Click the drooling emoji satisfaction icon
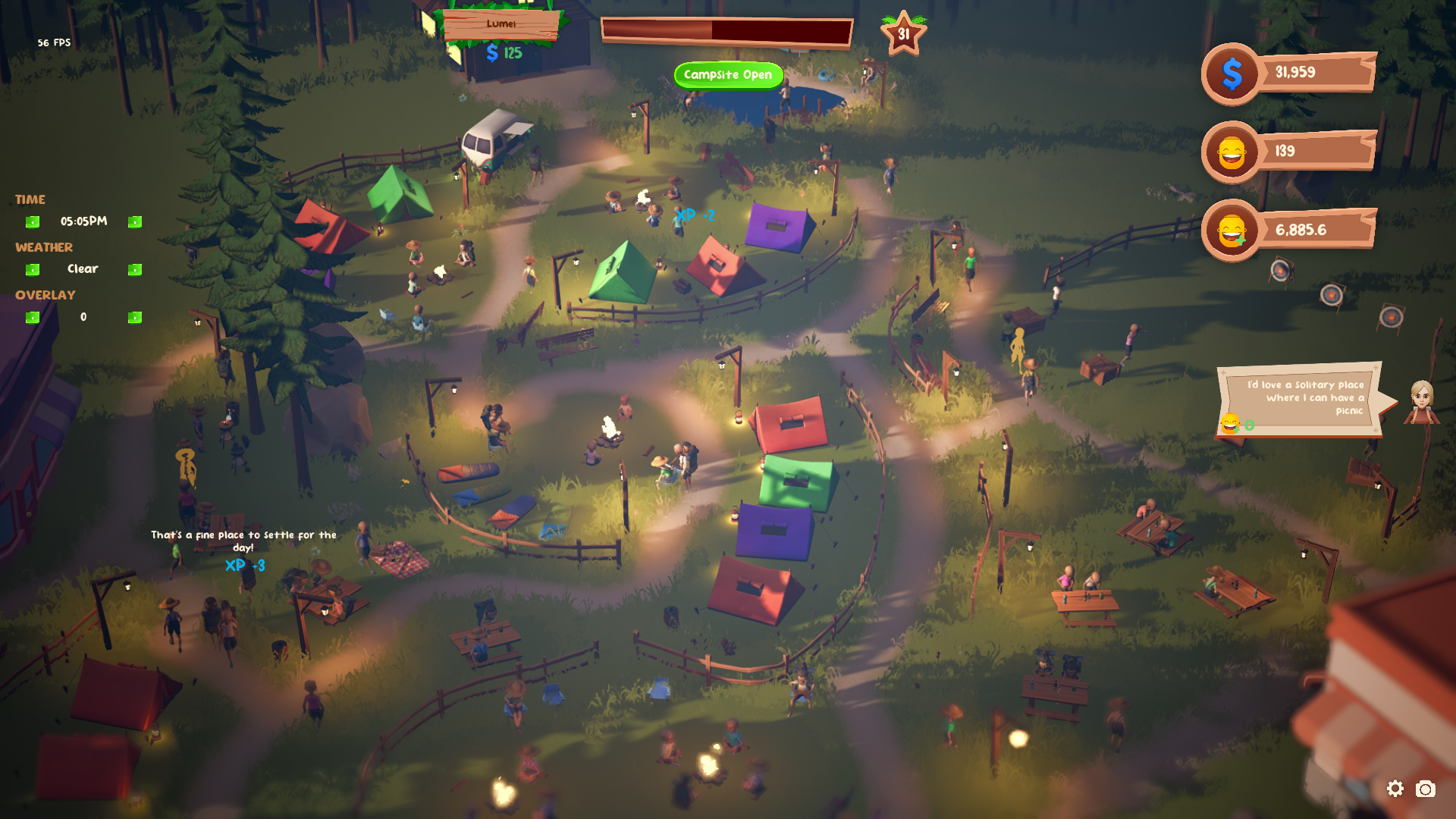Screen dimensions: 1456x819 (x=1232, y=228)
